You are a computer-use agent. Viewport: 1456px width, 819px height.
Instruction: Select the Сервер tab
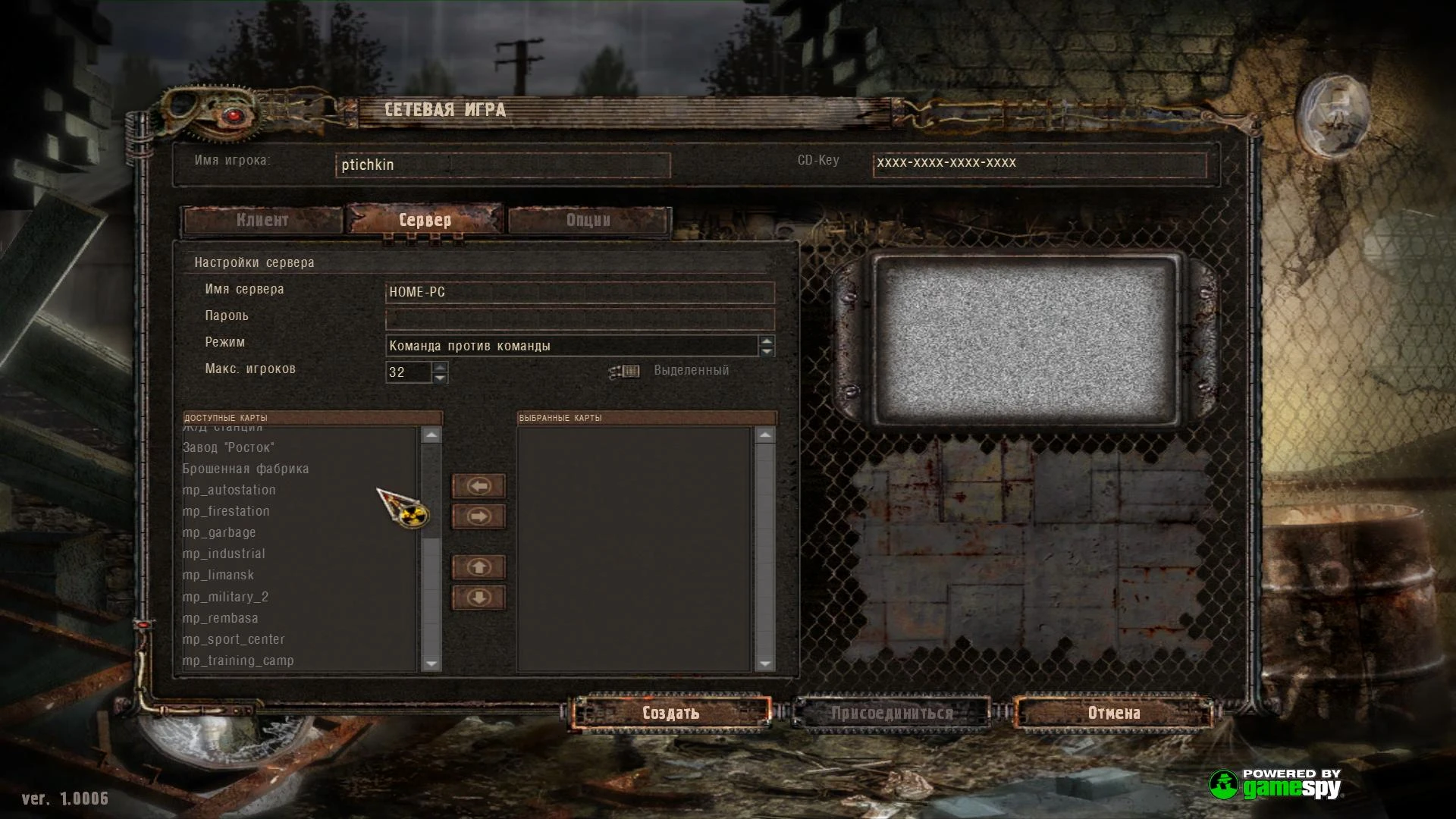(x=425, y=221)
